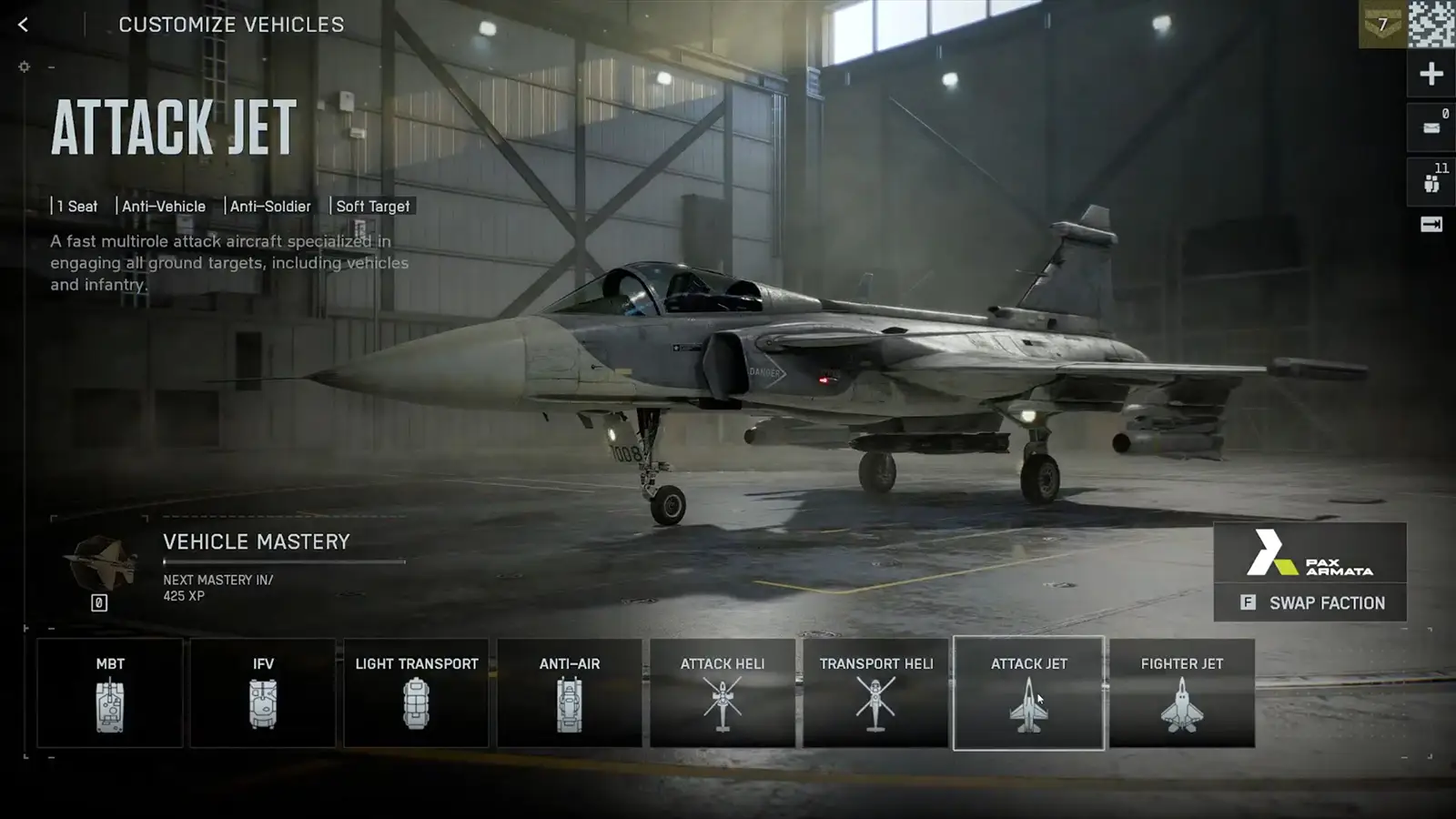Collapse the sidebar with the right-arrow icon
This screenshot has height=819, width=1456.
click(x=1431, y=221)
